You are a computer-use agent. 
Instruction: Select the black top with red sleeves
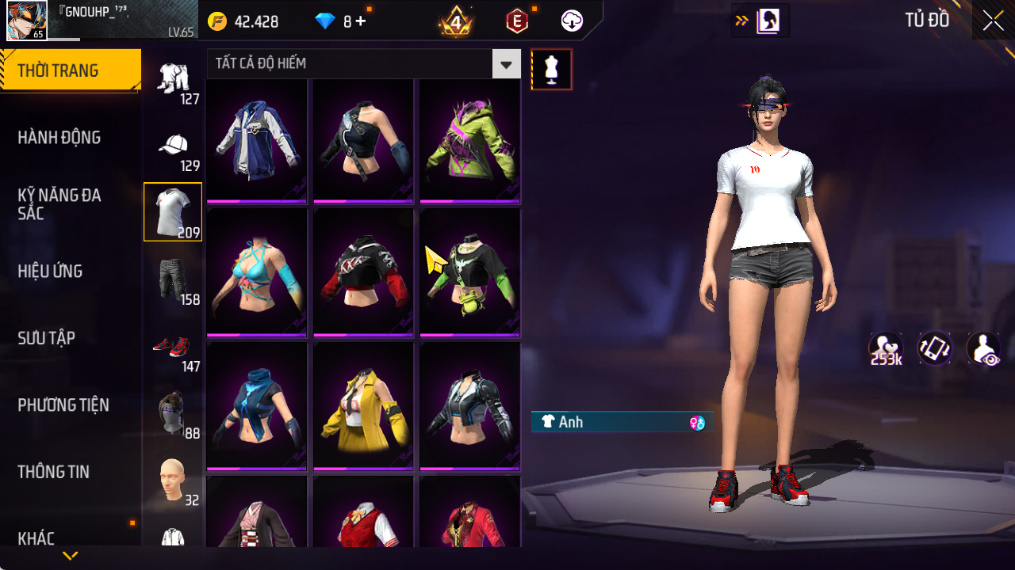[363, 272]
